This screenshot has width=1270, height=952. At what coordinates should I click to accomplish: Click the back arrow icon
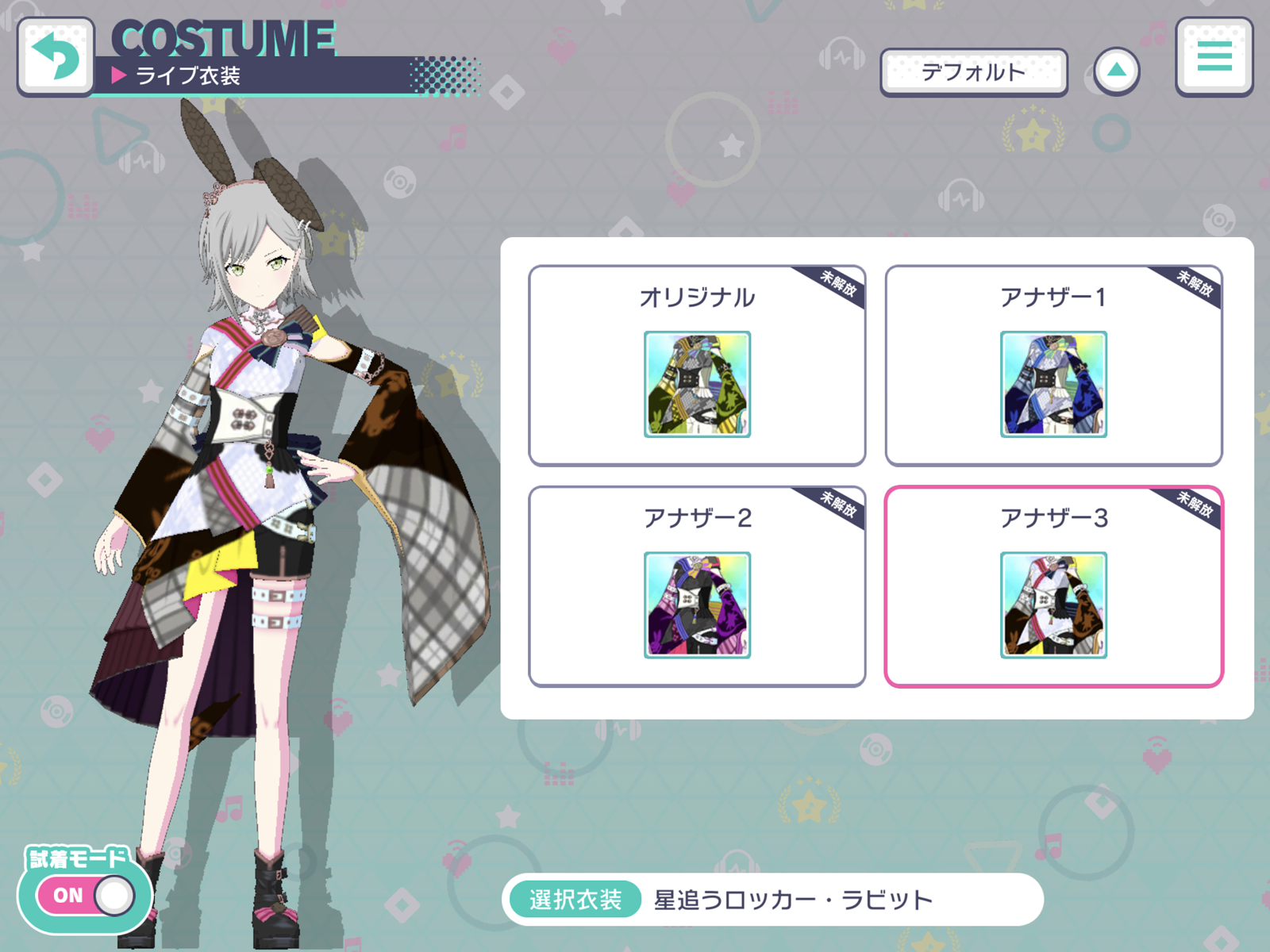pos(55,54)
